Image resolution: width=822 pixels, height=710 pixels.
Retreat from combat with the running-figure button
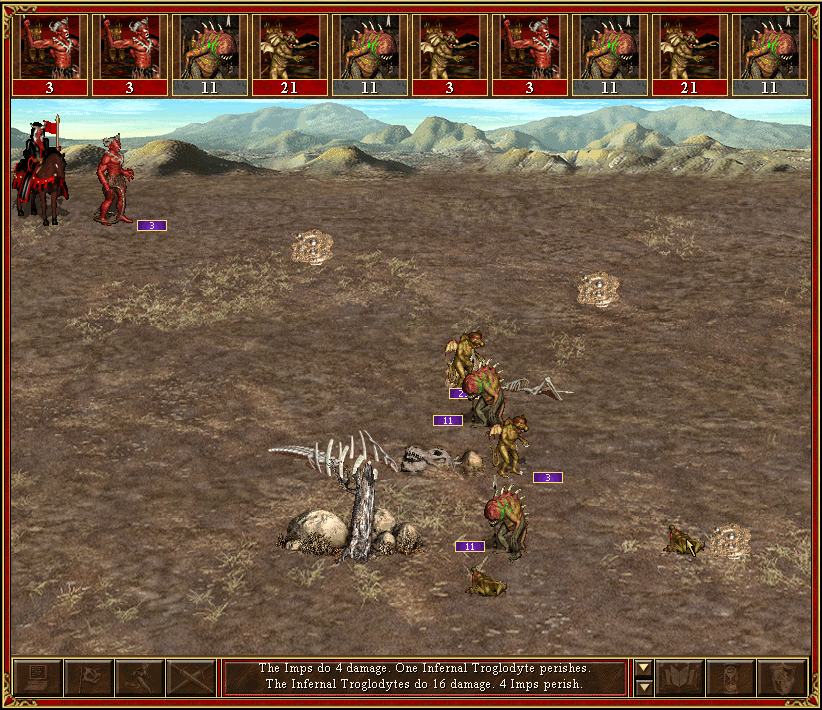coord(139,678)
